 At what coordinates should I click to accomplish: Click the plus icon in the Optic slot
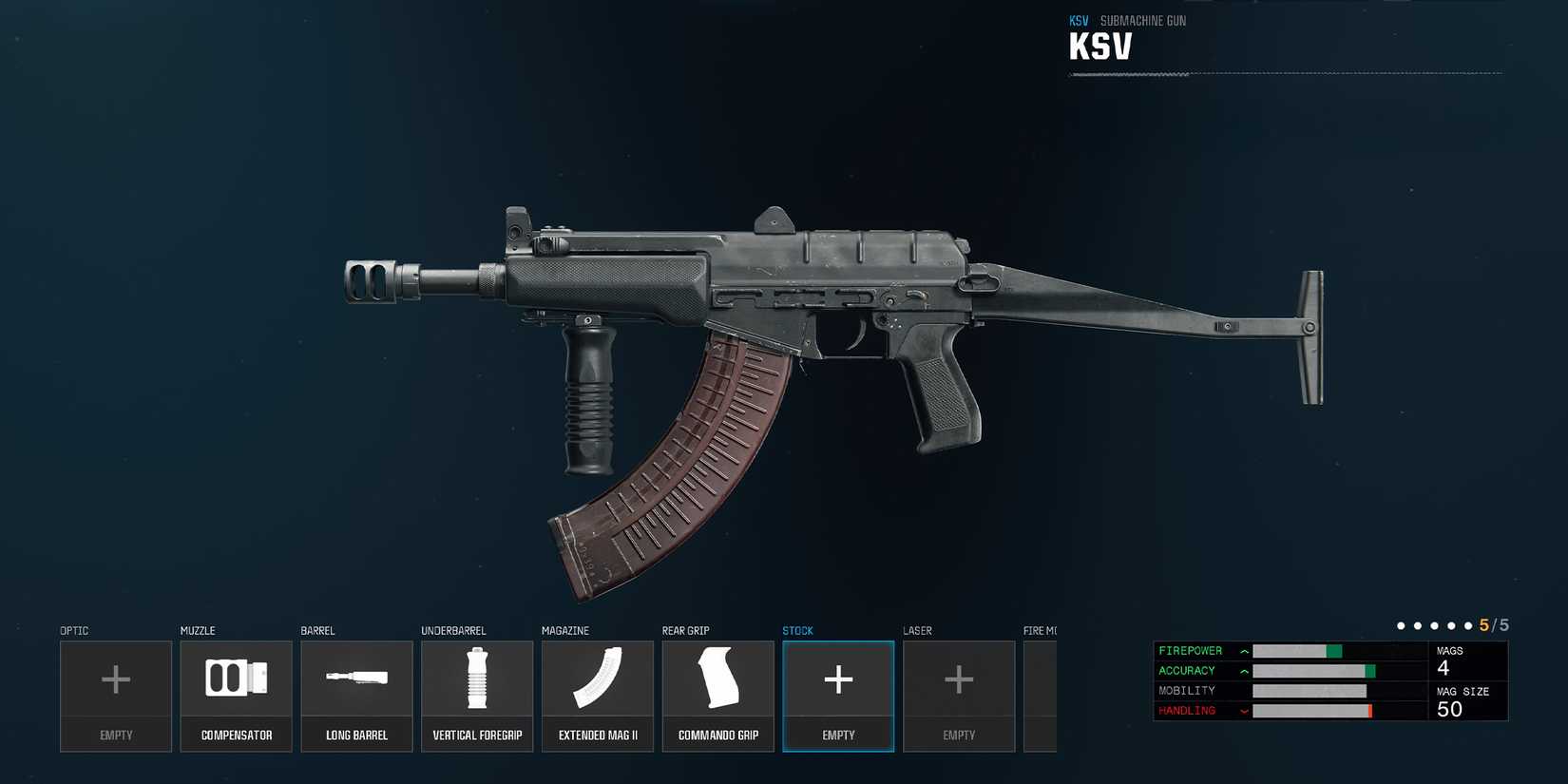115,679
